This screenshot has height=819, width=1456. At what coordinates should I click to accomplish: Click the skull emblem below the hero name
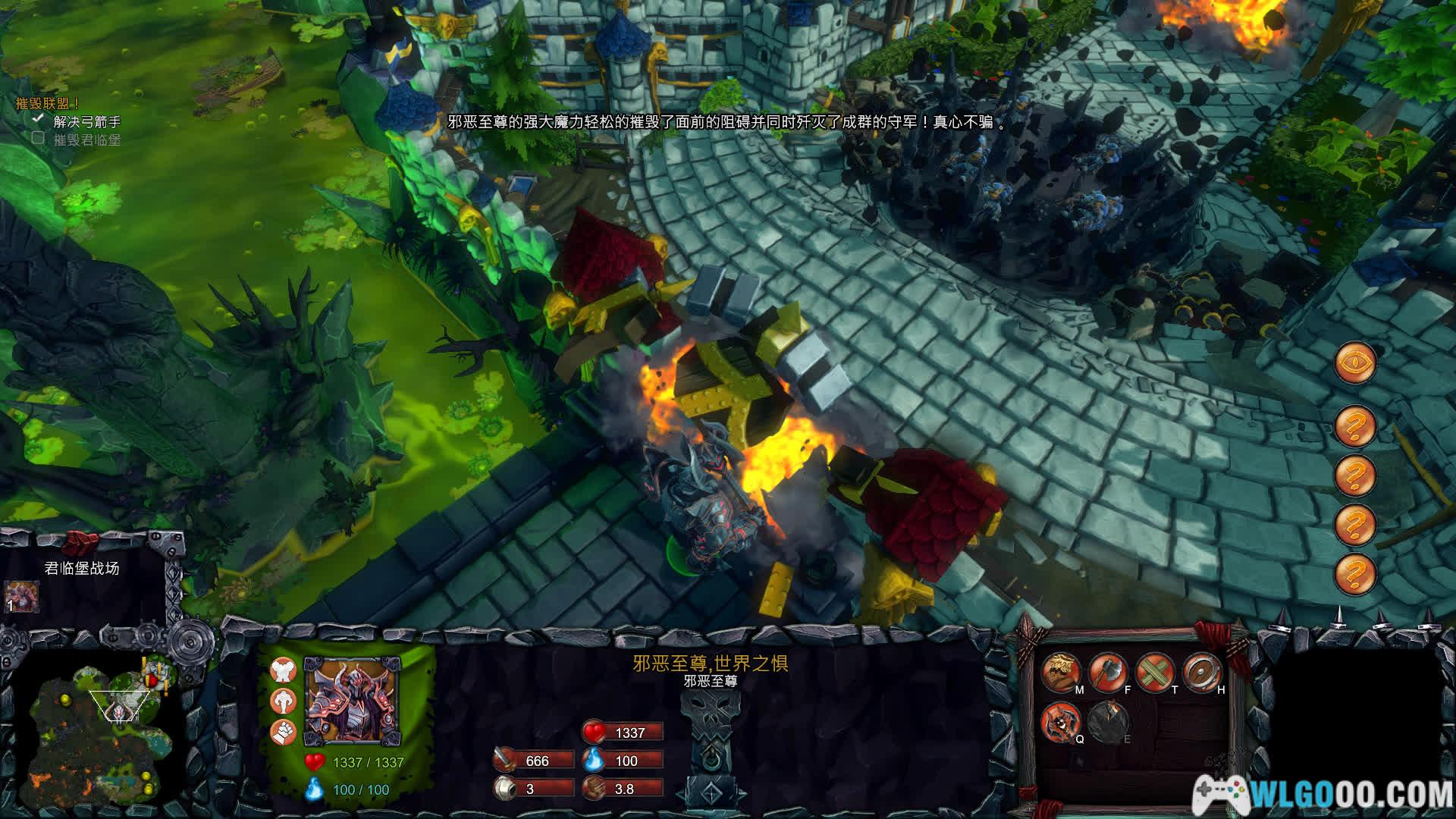coord(710,717)
